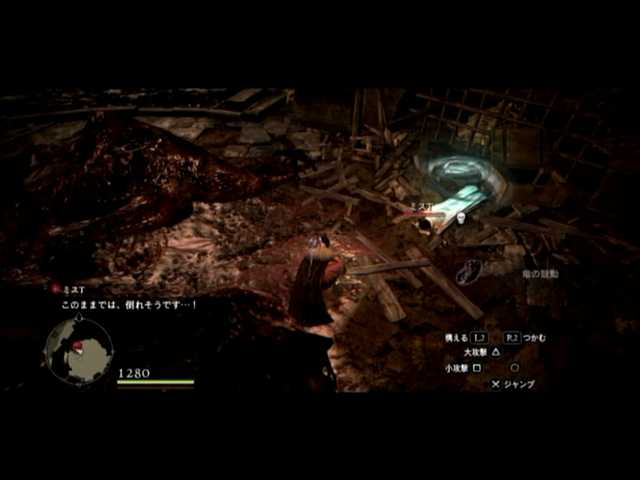Click the 竜の鼓動 item icon

(x=469, y=270)
